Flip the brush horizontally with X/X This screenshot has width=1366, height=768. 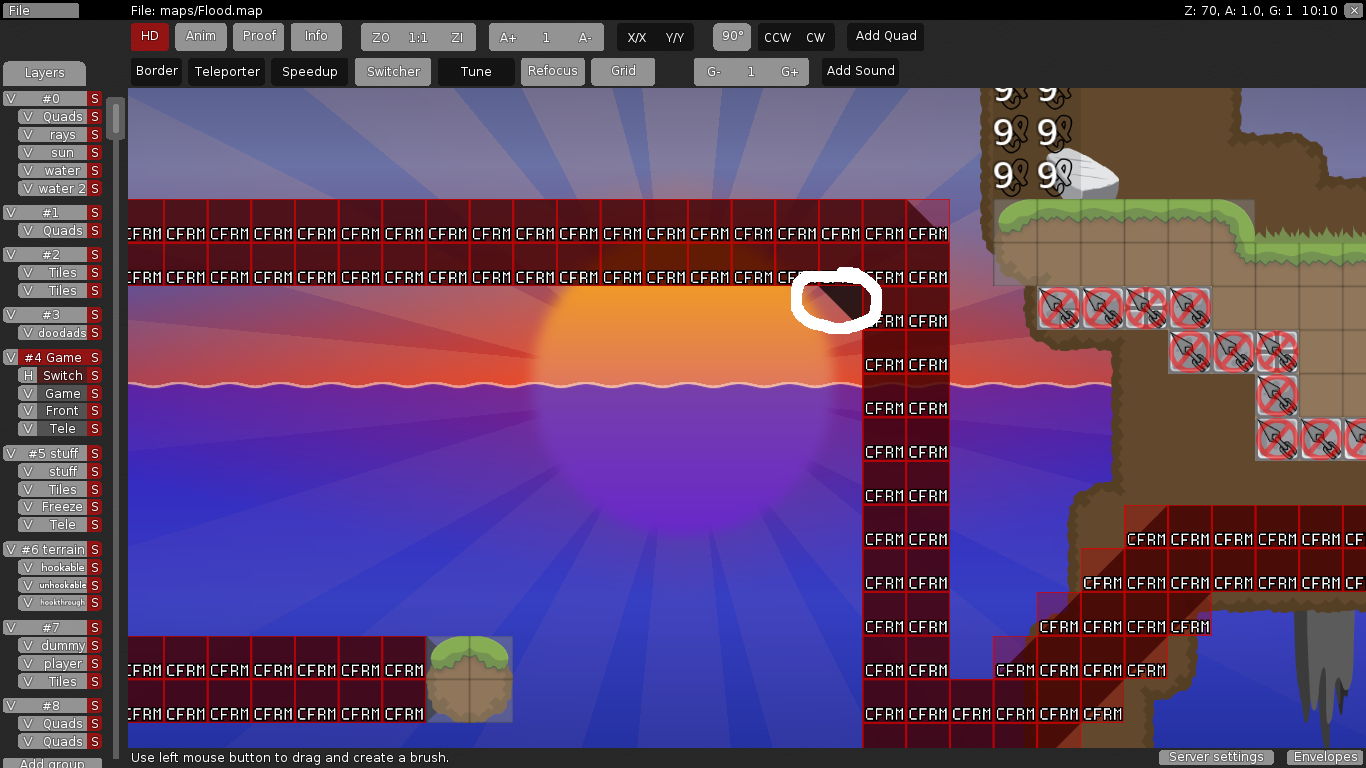[637, 38]
